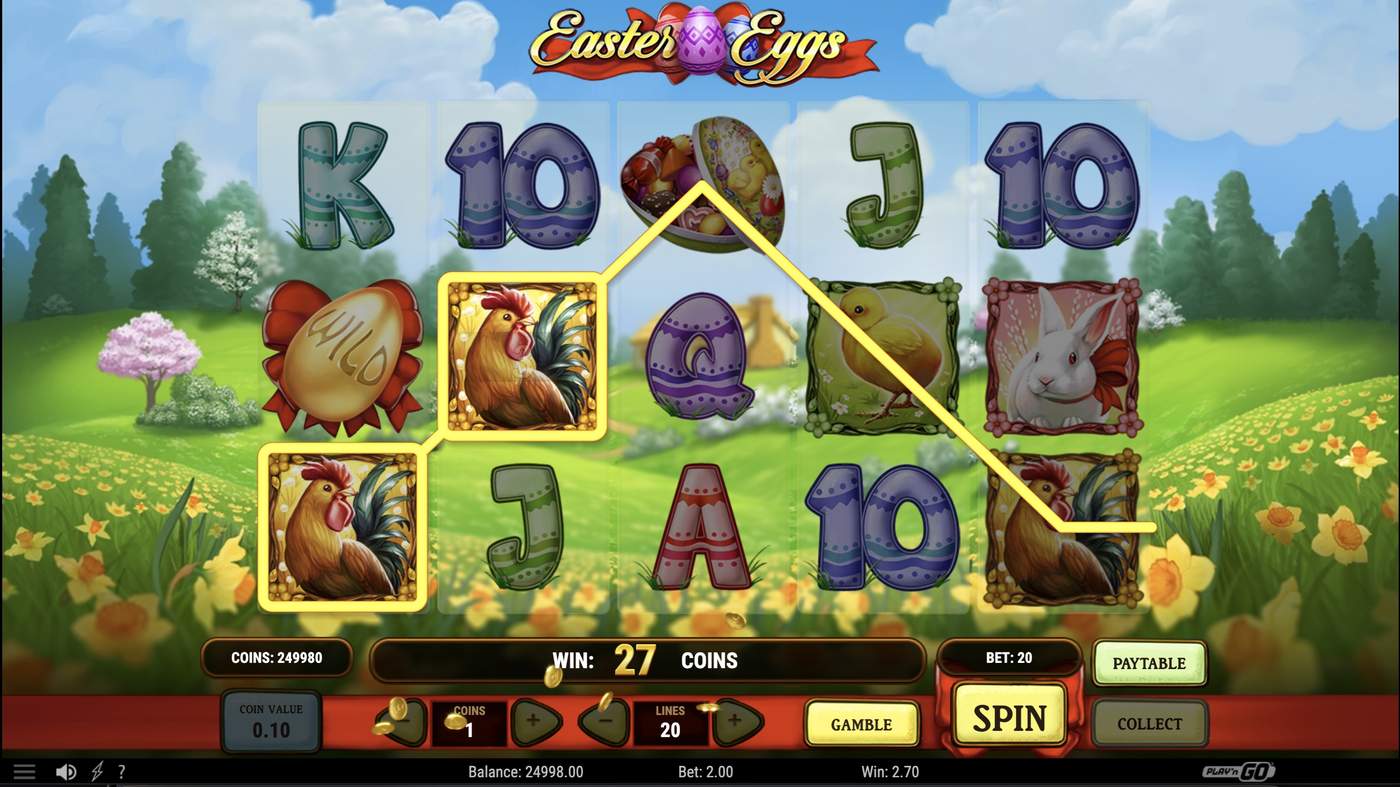This screenshot has width=1400, height=787.
Task: Click the WIN: 27 COINS display bar
Action: (650, 660)
